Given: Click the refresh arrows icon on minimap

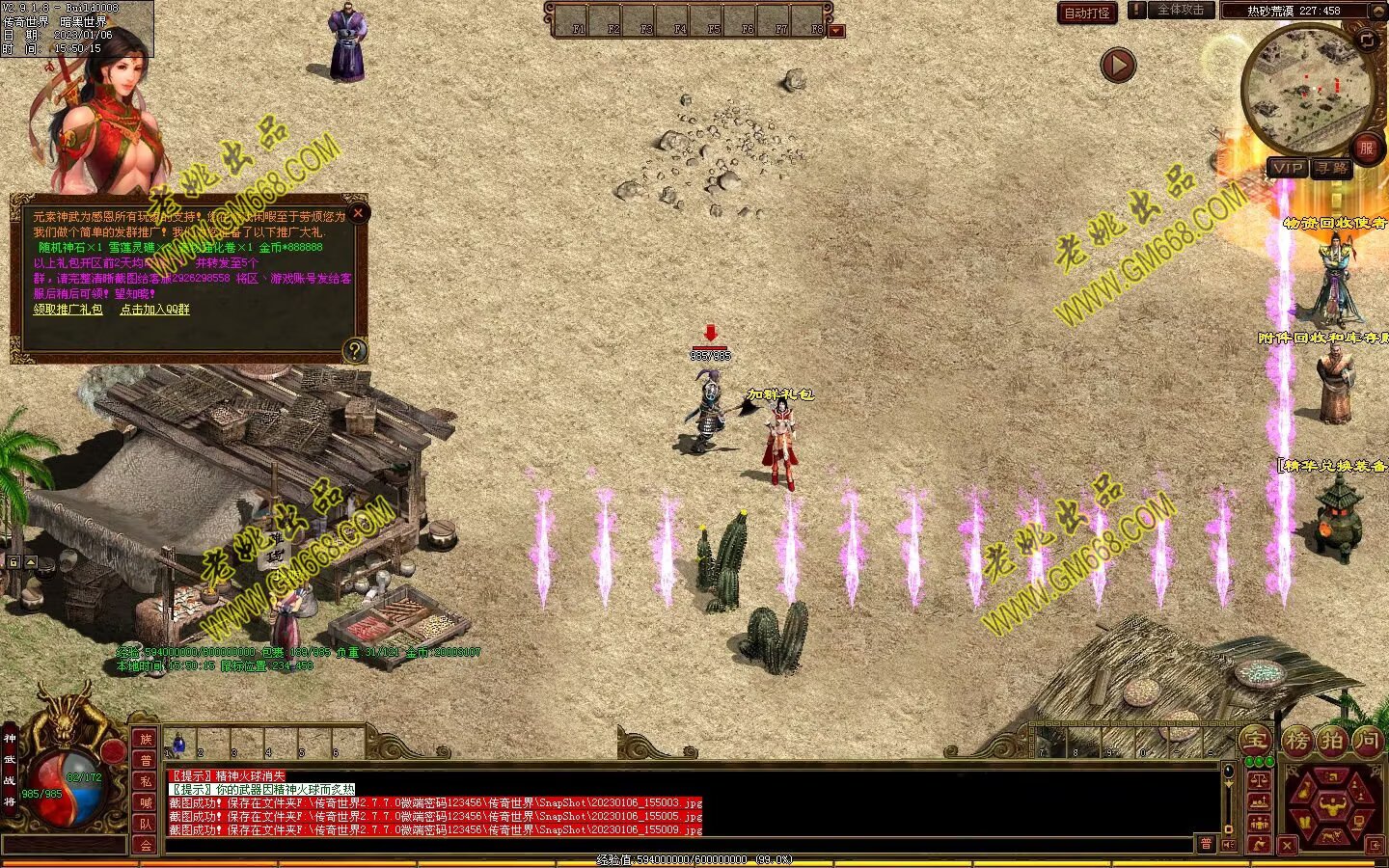Looking at the screenshot, I should pos(1367,40).
